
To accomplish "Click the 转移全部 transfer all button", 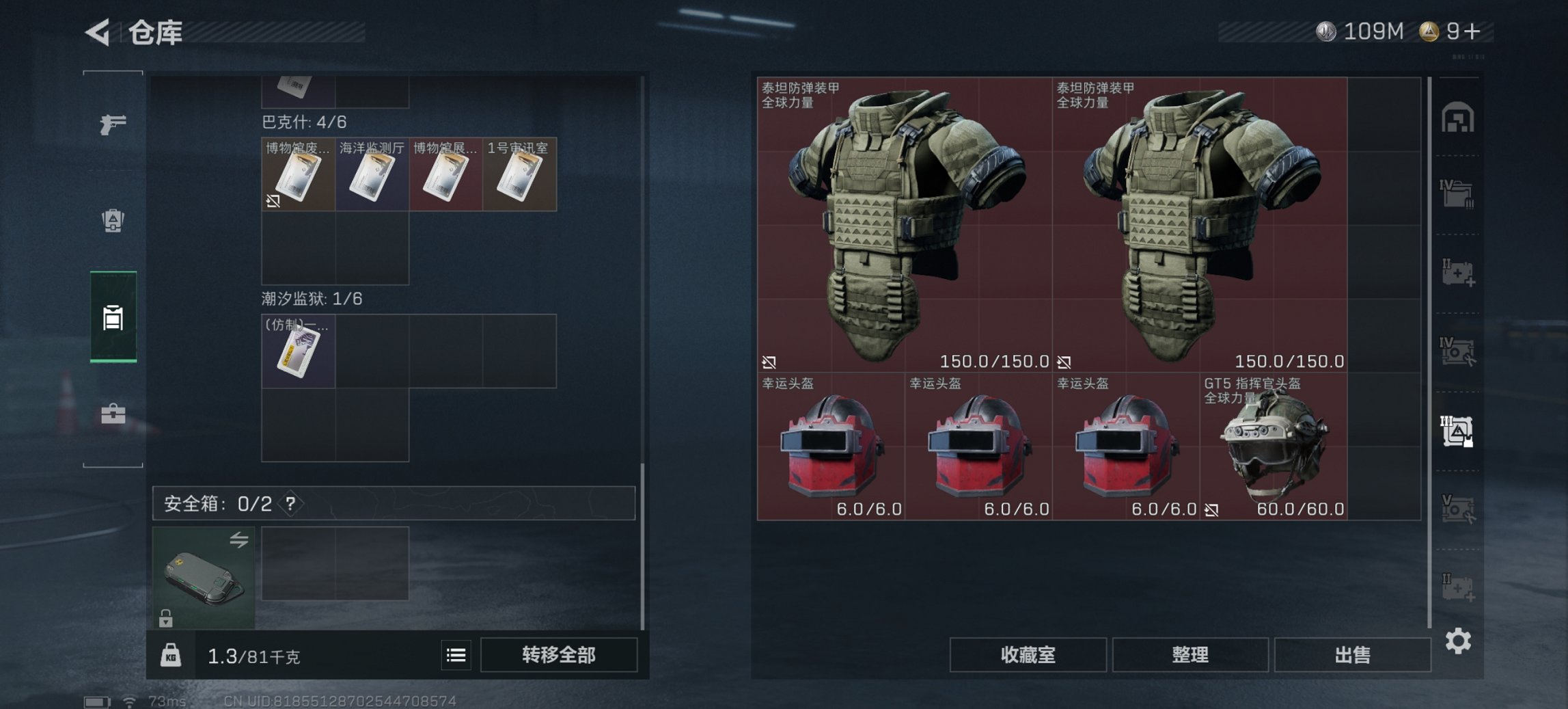I will [559, 654].
